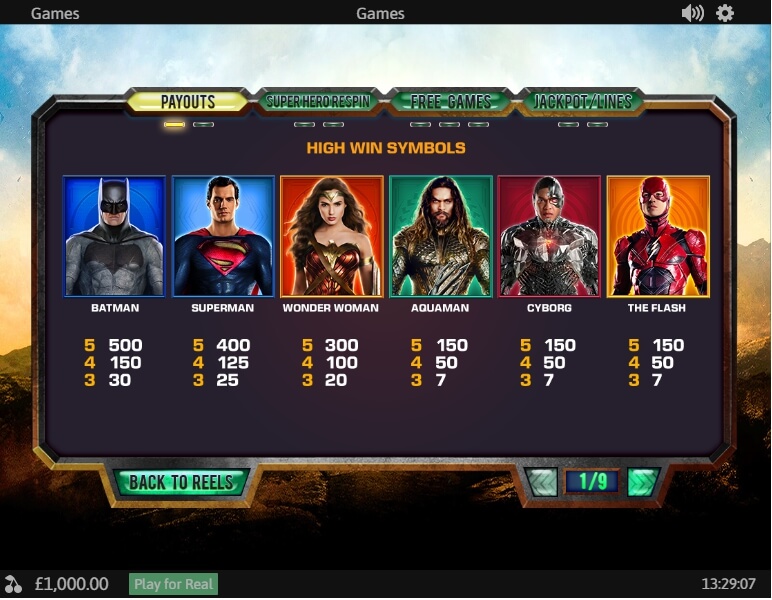Go to the next paytable page

643,482
